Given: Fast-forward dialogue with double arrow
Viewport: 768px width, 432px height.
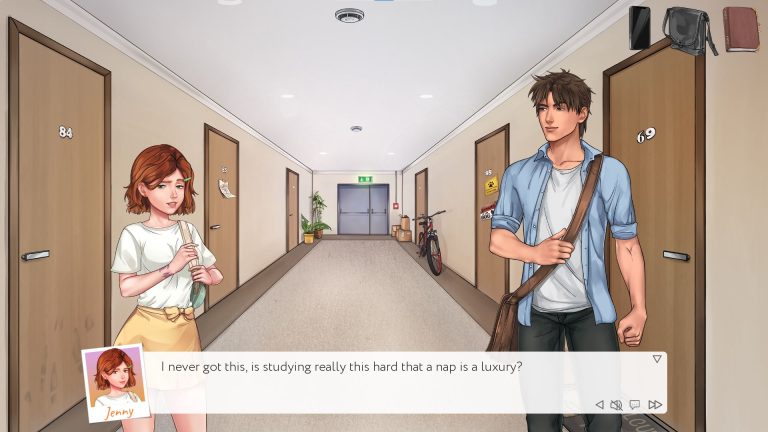Looking at the screenshot, I should coord(655,405).
